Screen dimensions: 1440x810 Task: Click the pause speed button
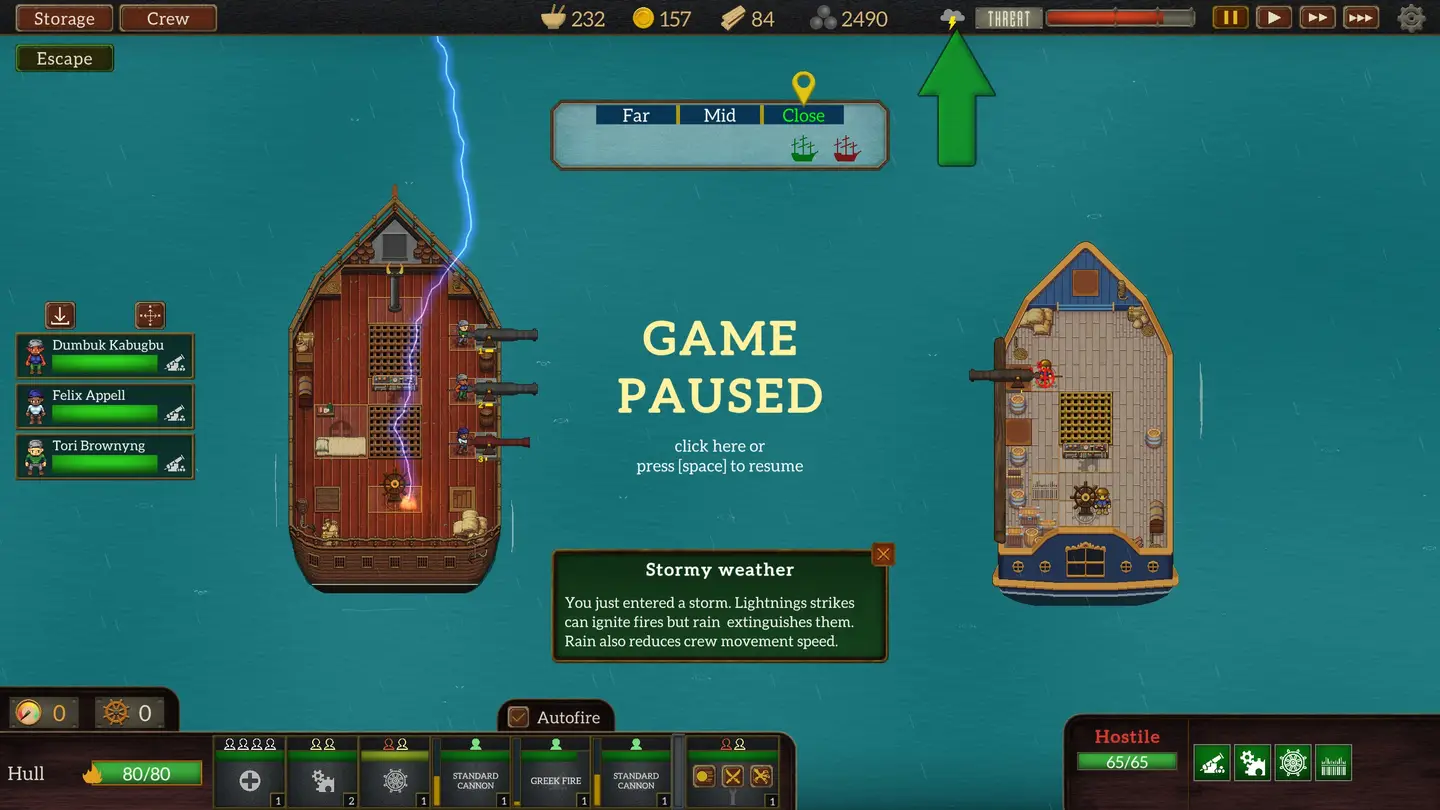click(1230, 18)
